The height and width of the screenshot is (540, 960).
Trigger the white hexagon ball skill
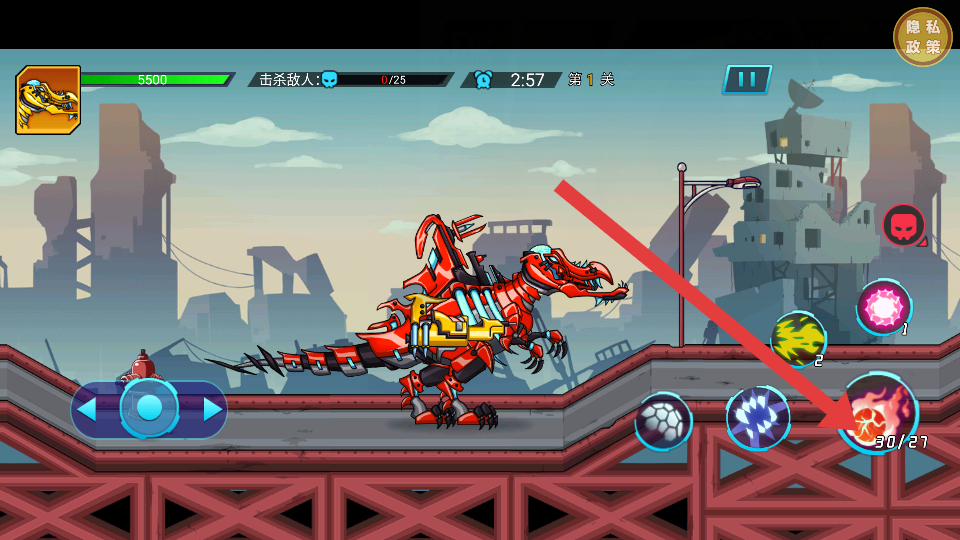(x=663, y=421)
